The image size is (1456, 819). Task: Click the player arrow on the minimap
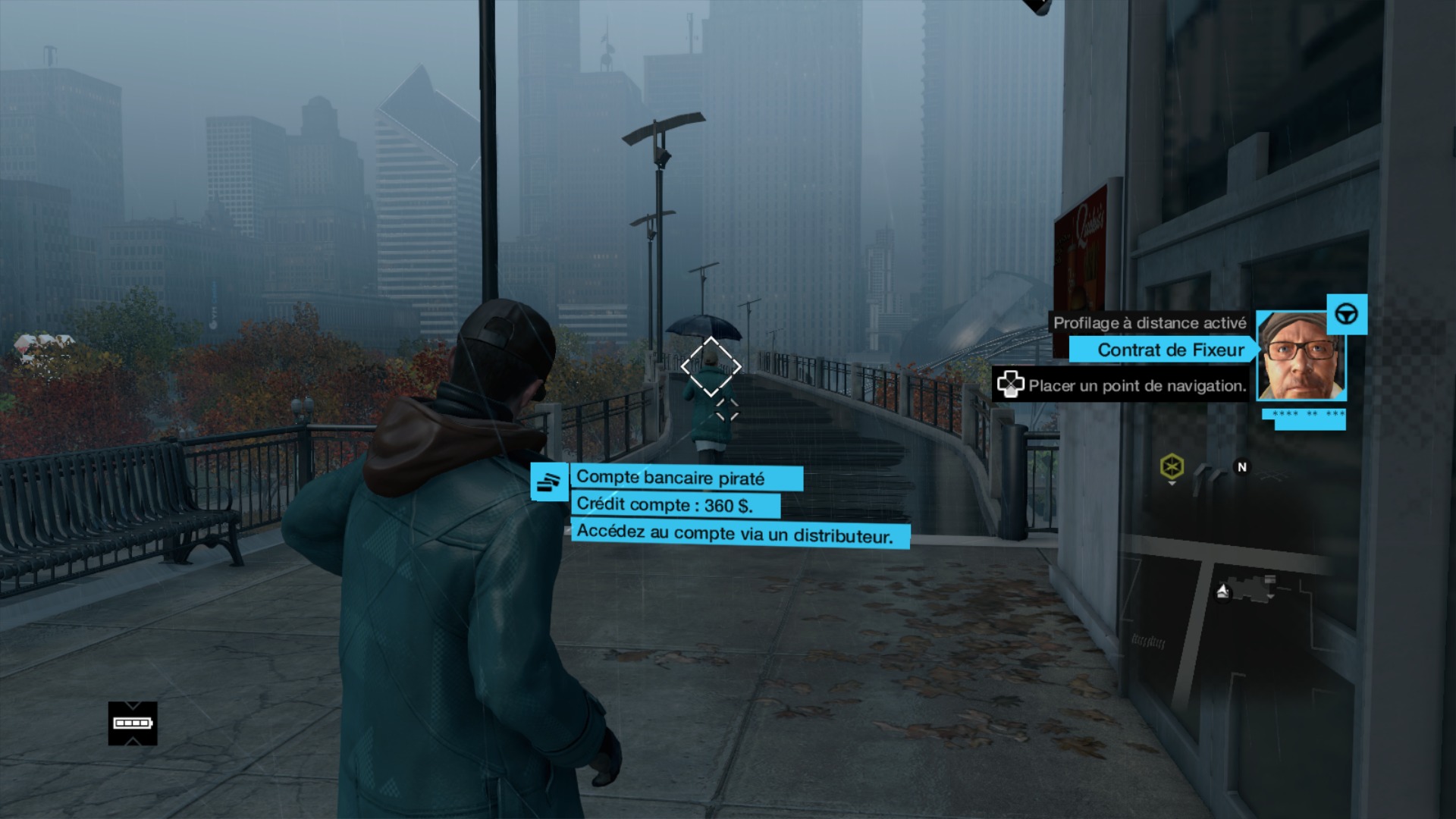click(1222, 591)
